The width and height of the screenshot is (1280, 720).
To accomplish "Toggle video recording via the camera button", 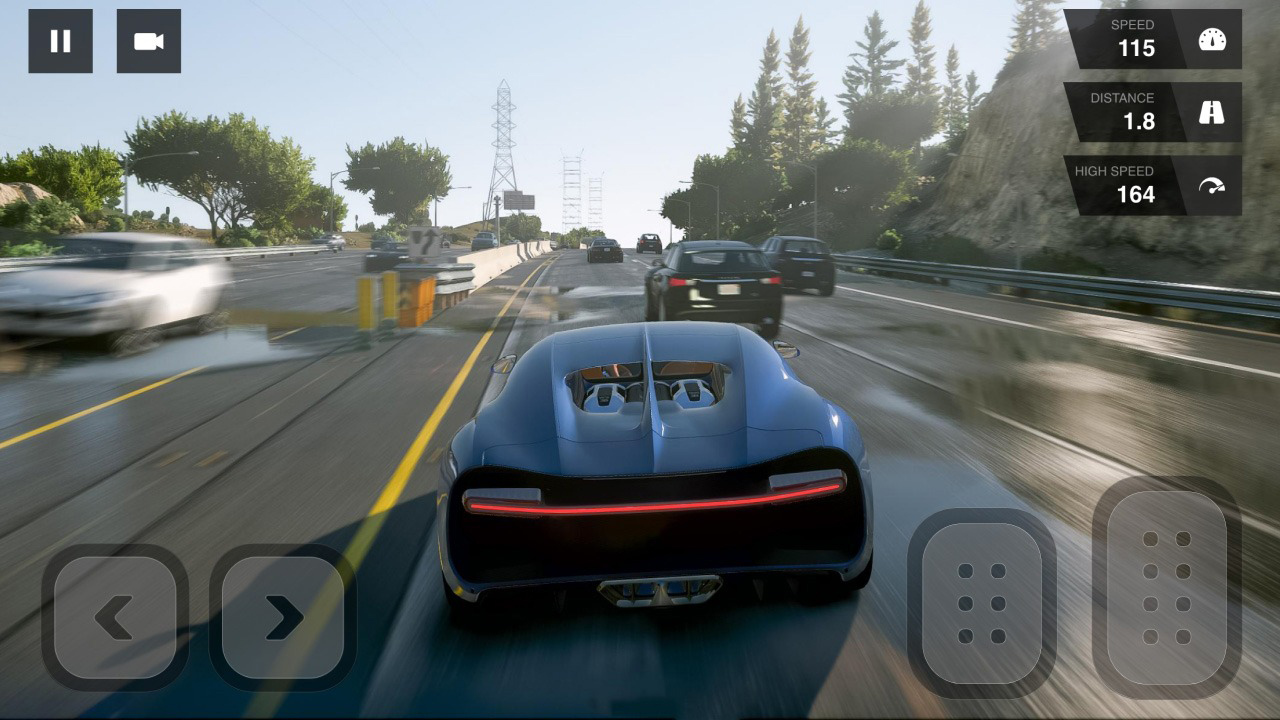I will (x=149, y=41).
